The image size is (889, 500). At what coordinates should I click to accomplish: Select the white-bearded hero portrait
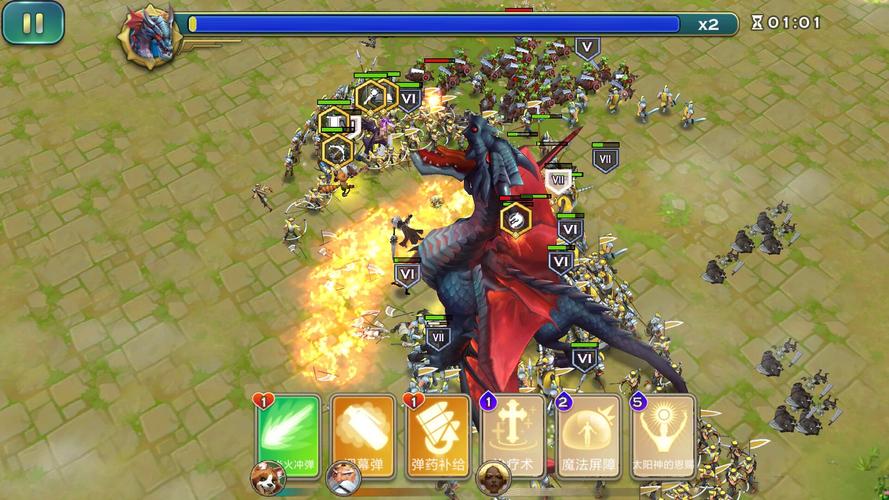[x=343, y=479]
